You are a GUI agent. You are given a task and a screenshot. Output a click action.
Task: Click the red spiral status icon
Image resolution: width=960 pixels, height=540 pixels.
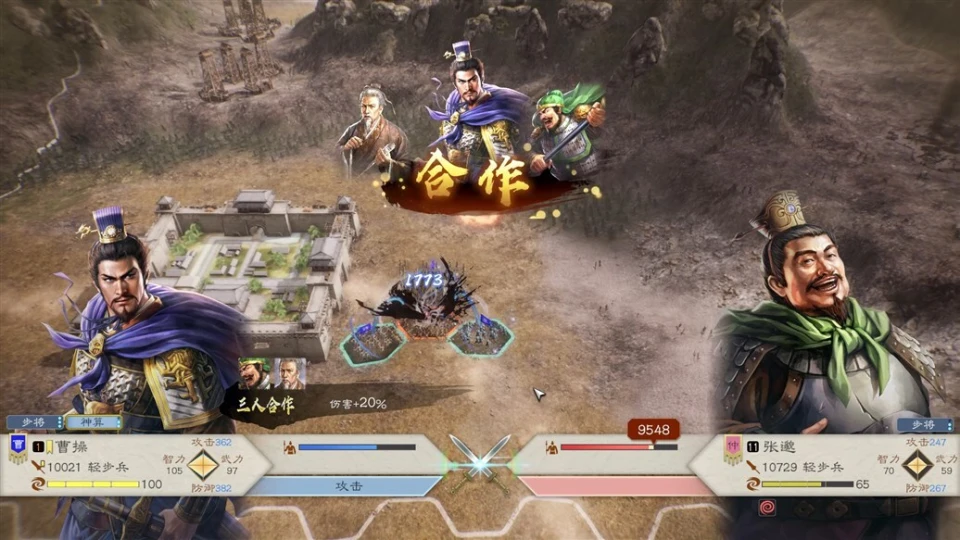point(767,507)
